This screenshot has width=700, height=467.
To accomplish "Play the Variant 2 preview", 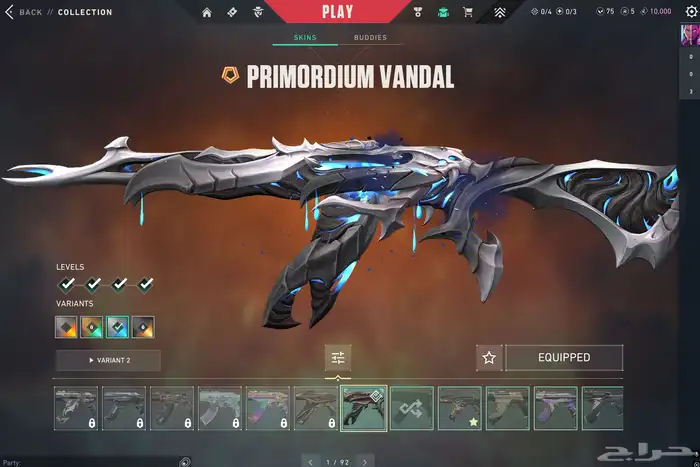I will pyautogui.click(x=106, y=359).
